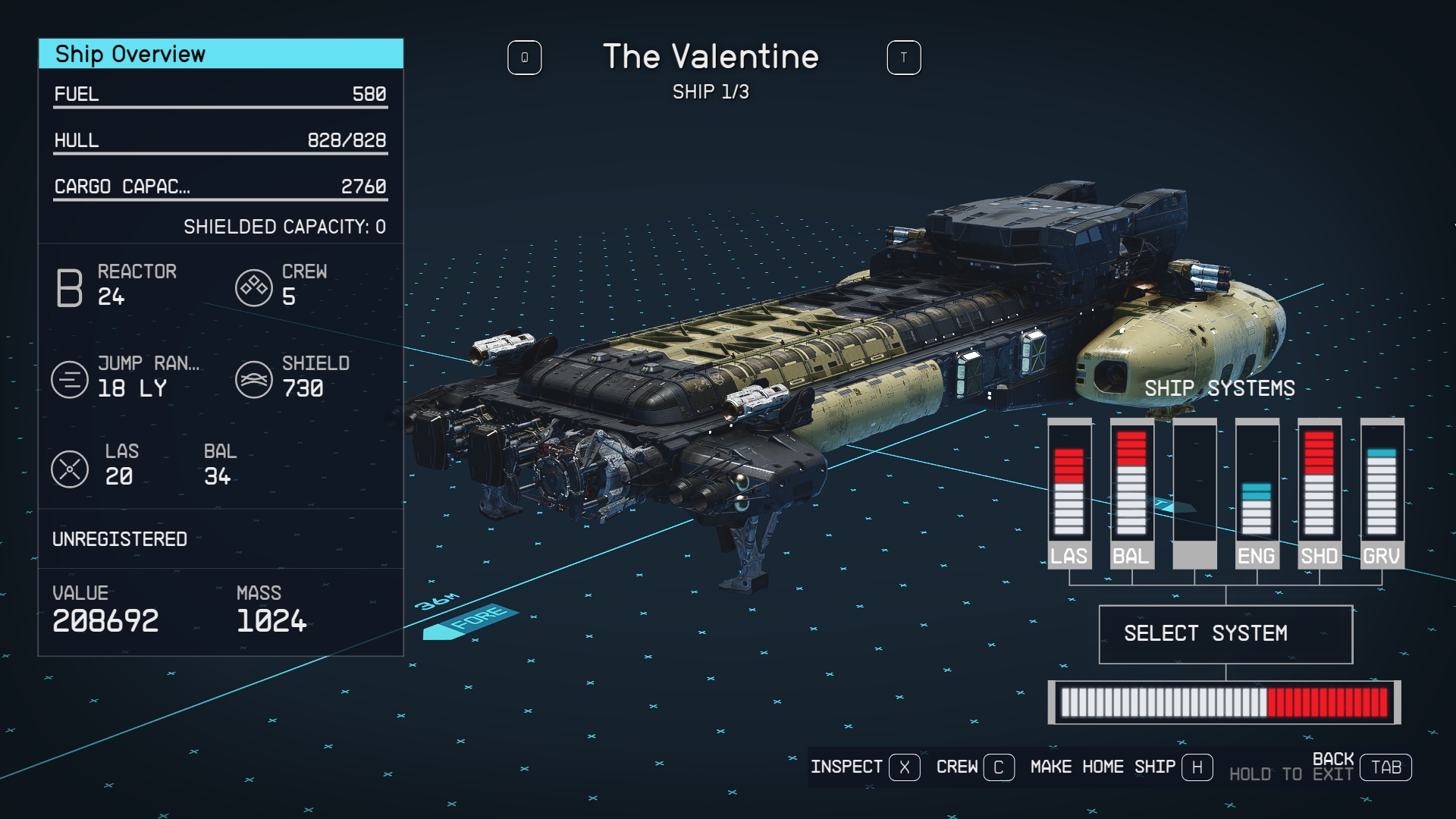The width and height of the screenshot is (1456, 819).
Task: Click the reactor power allocation bar
Action: pyautogui.click(x=1224, y=702)
